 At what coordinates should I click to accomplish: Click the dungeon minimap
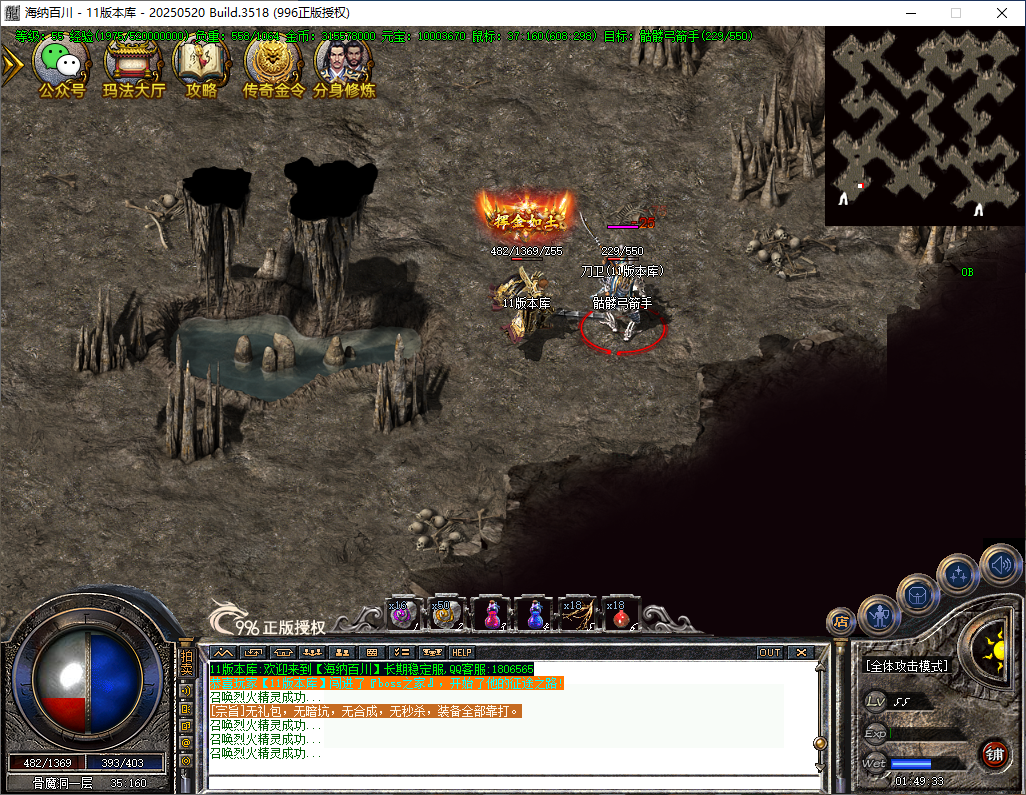pos(925,125)
